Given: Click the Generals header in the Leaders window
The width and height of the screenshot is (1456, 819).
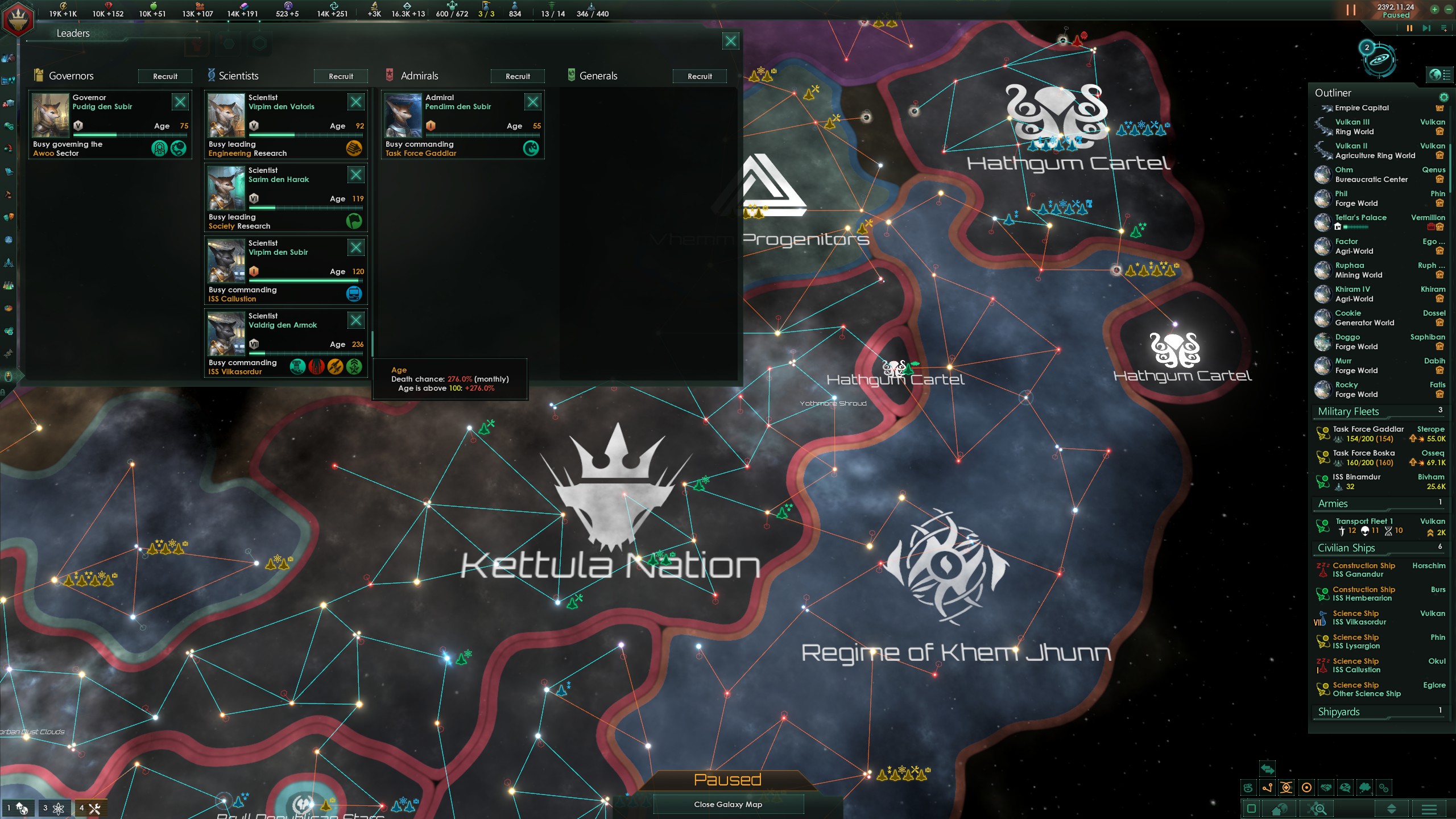Looking at the screenshot, I should click(x=598, y=76).
